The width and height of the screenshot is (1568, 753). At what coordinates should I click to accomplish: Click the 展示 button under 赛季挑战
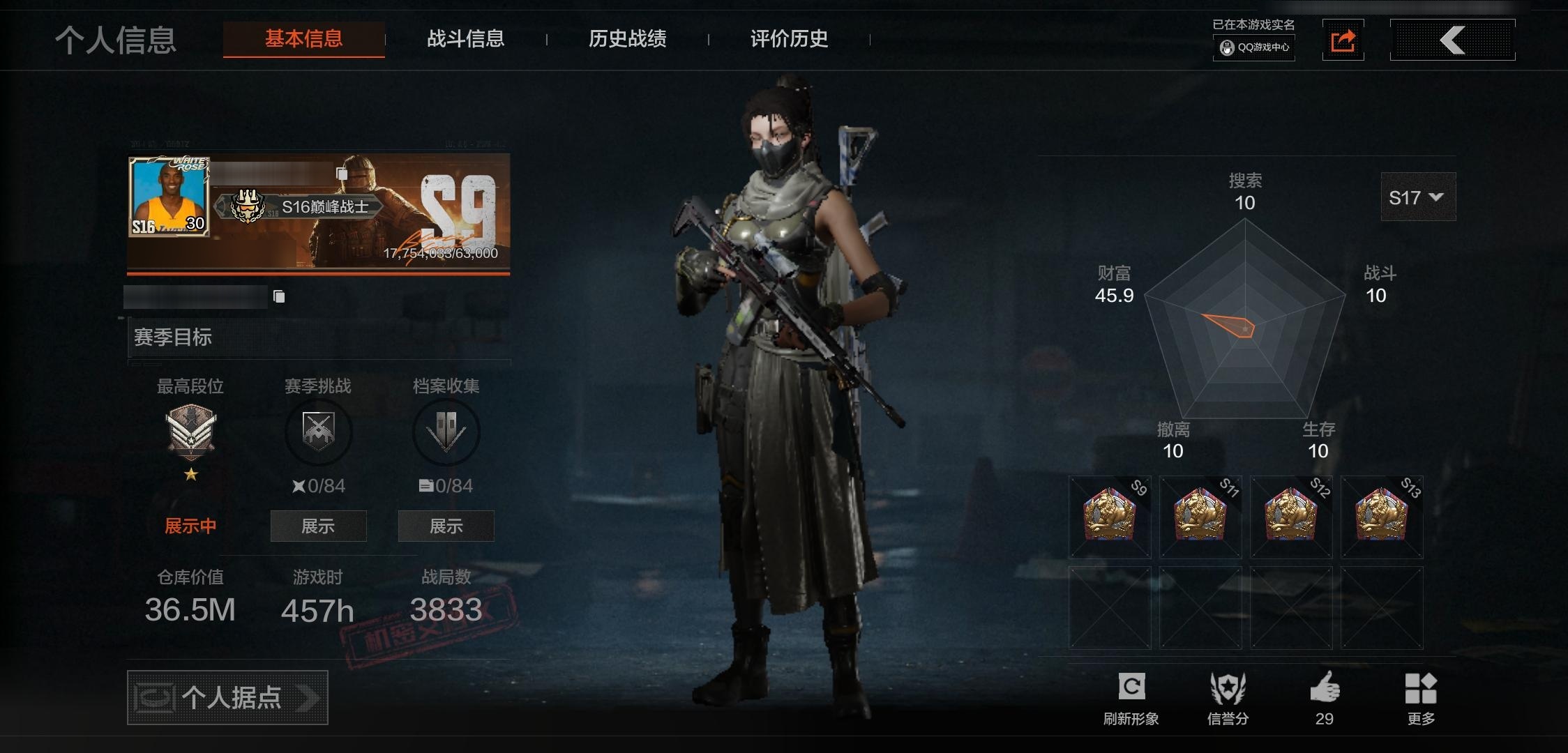pos(318,526)
